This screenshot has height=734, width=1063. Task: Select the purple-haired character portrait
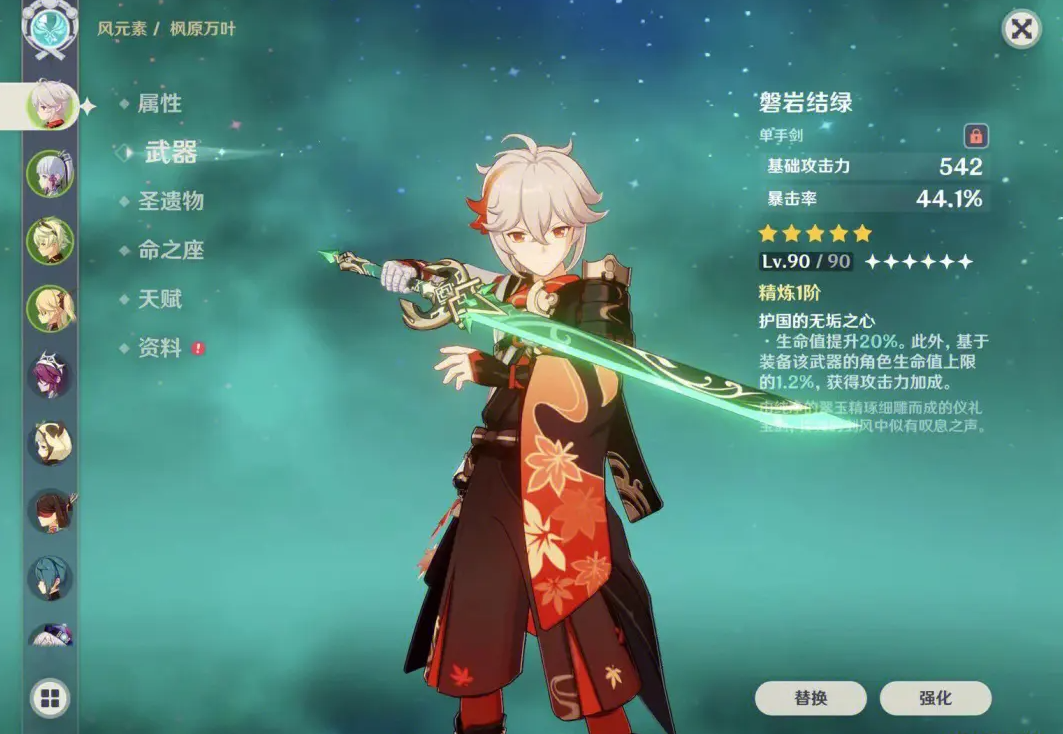(50, 377)
